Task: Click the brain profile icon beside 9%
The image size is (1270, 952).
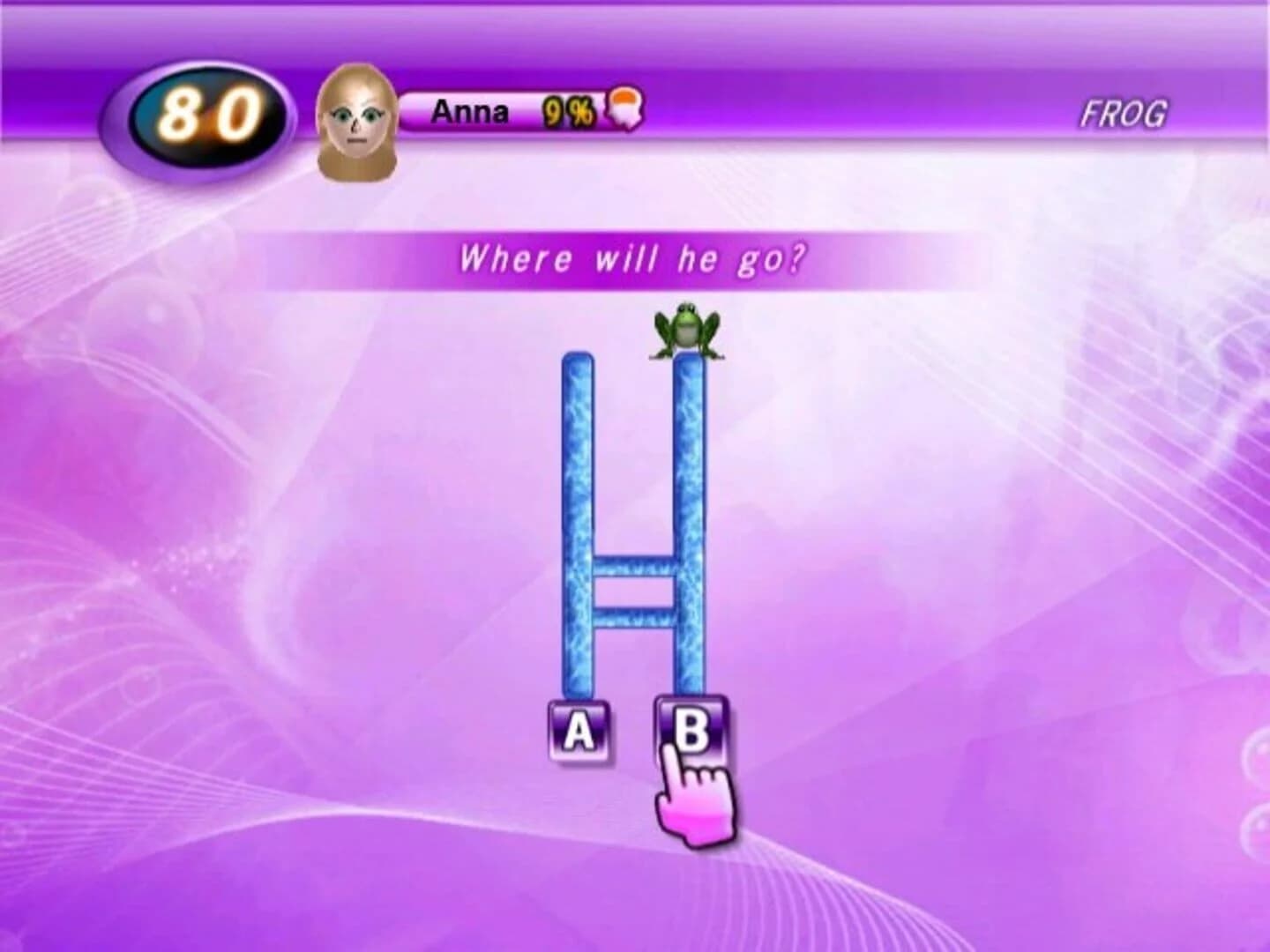Action: point(627,108)
